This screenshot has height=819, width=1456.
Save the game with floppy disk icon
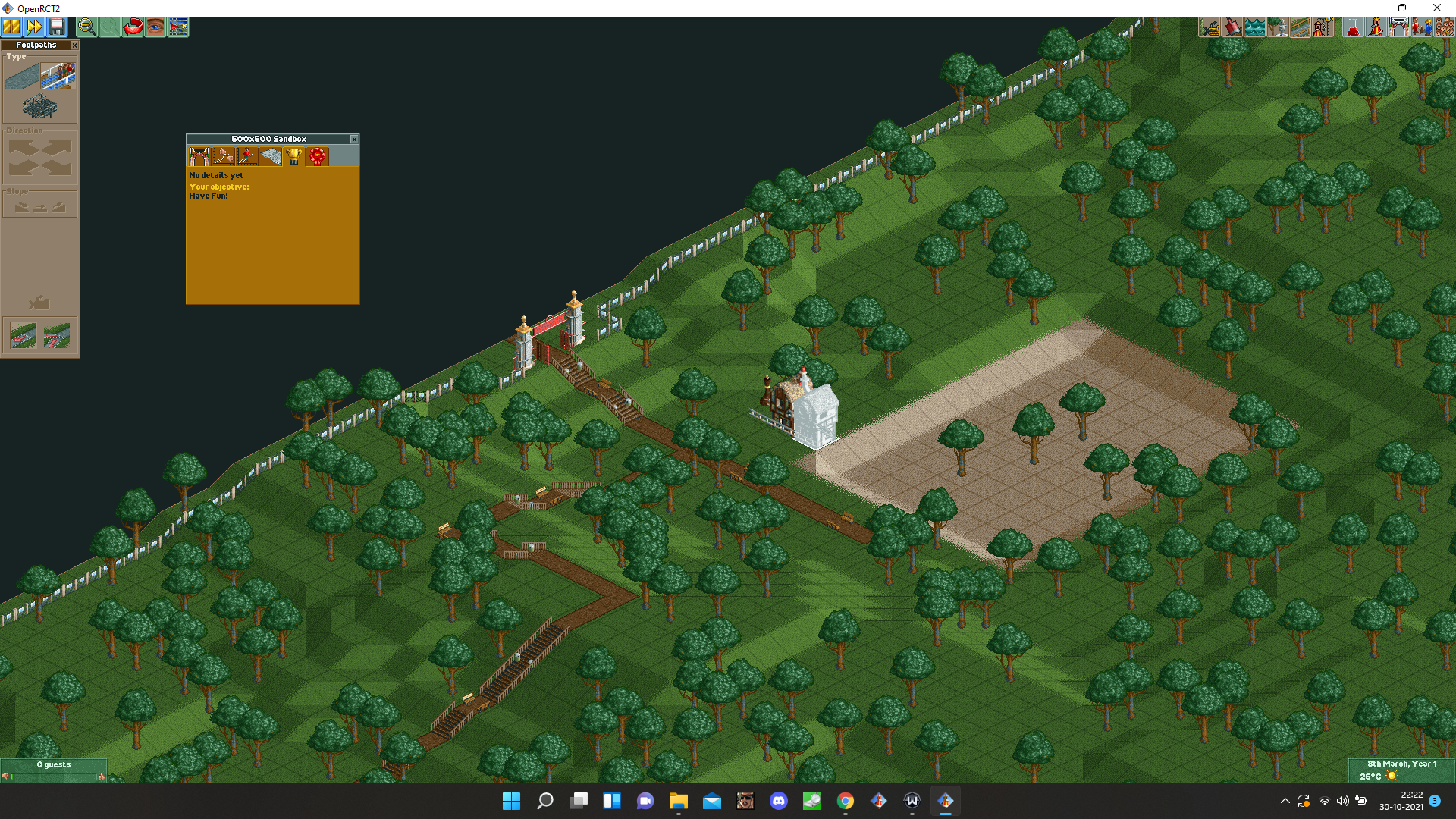(x=57, y=27)
